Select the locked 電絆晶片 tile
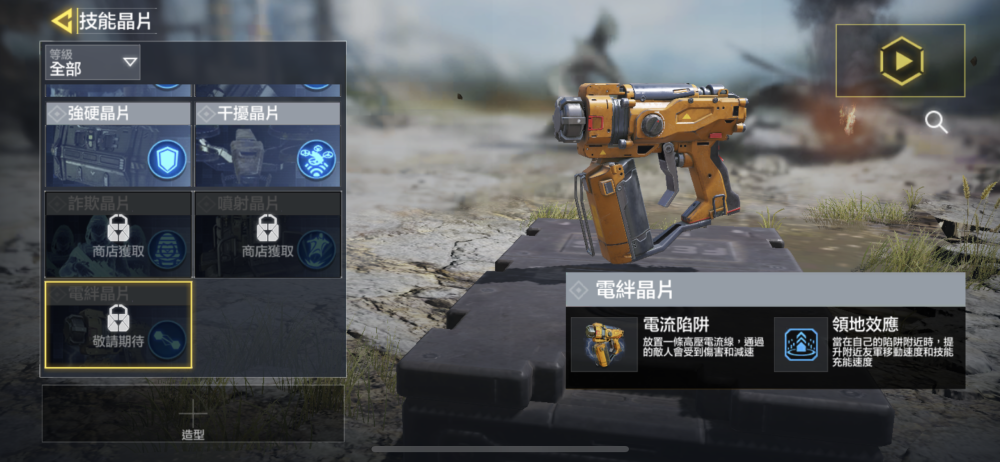 (118, 325)
